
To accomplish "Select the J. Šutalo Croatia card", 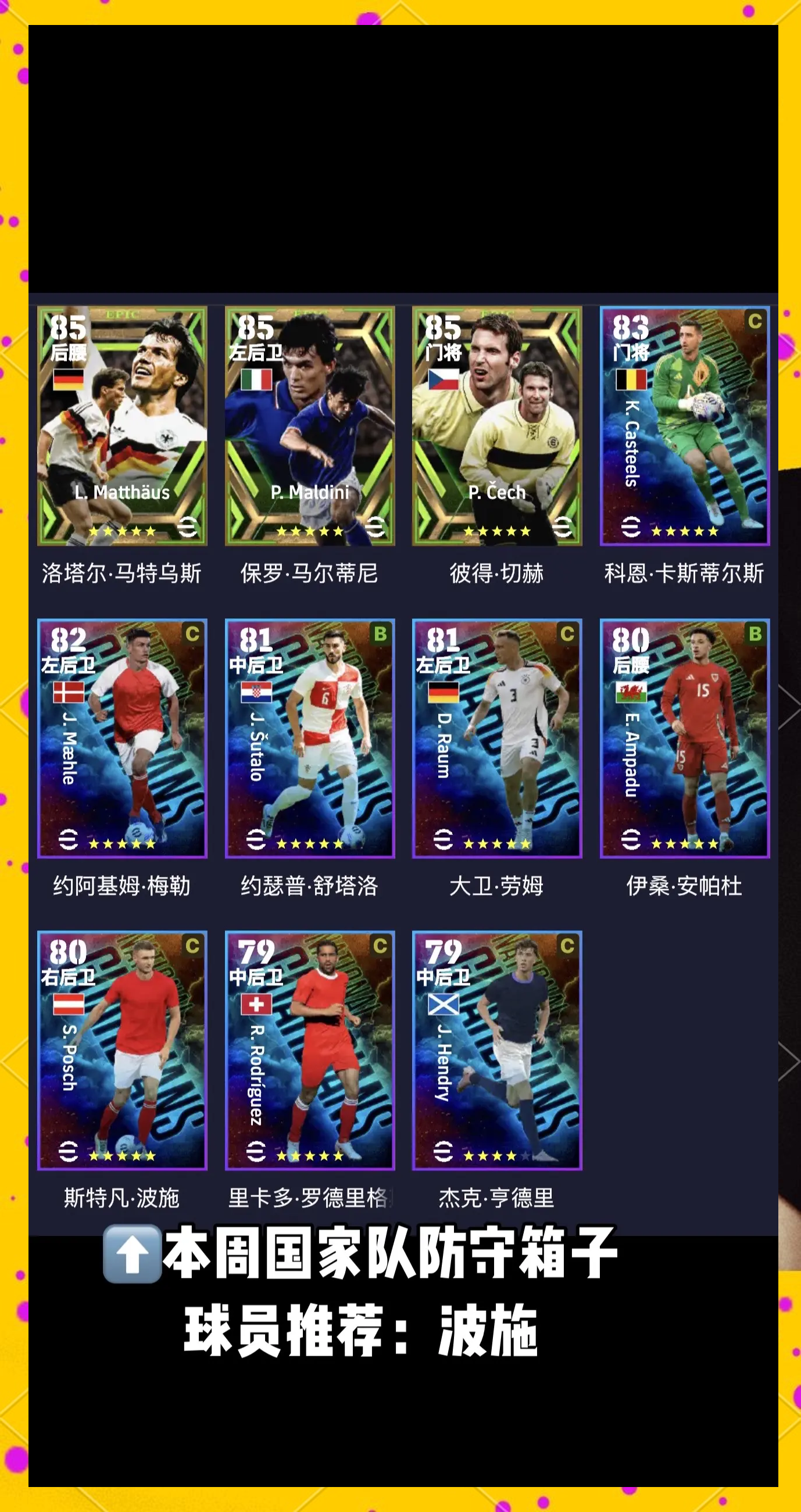I will pos(309,739).
